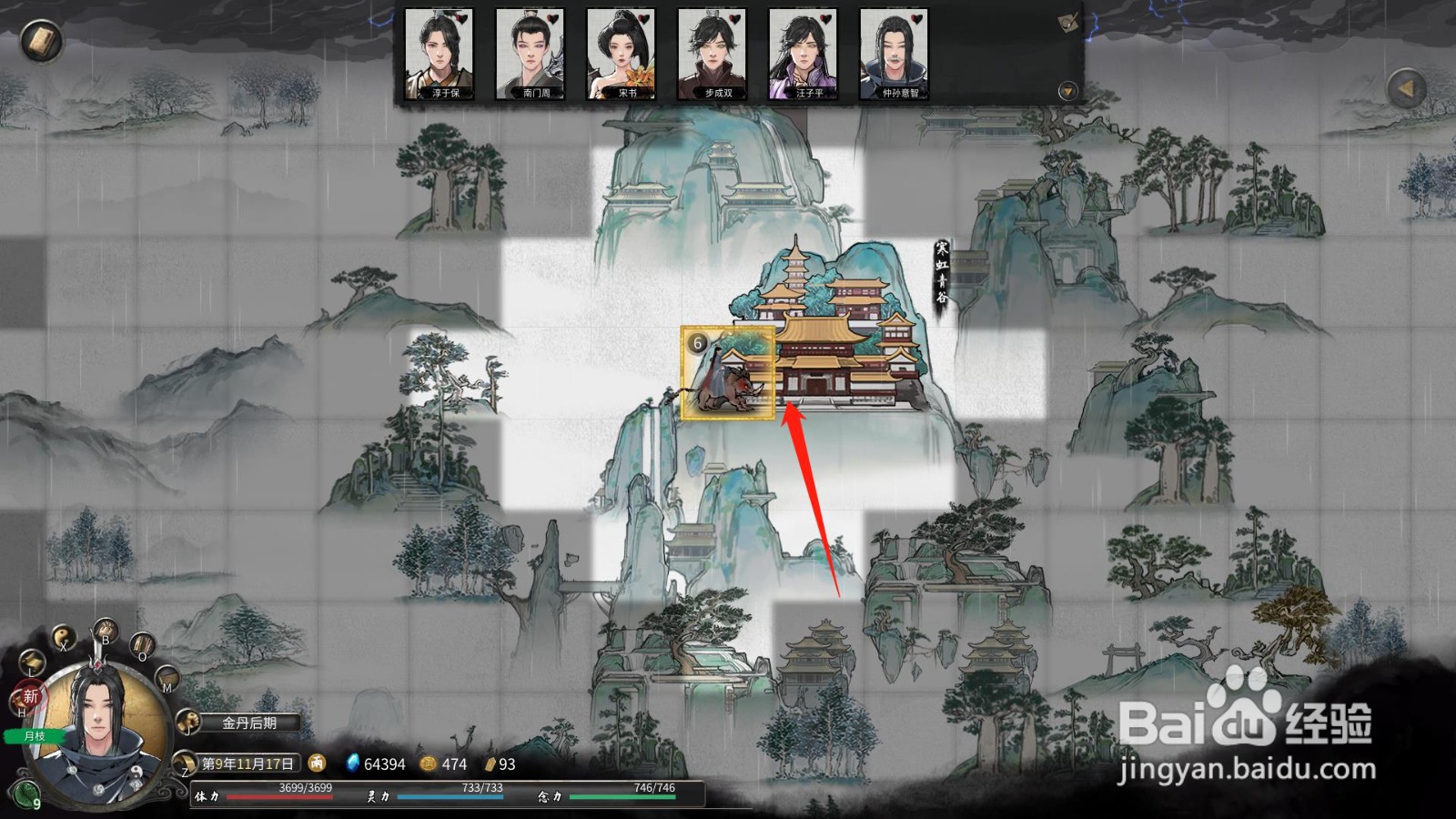1456x819 pixels.
Task: Click the 第9年11月17日 date display
Action: pos(248,764)
